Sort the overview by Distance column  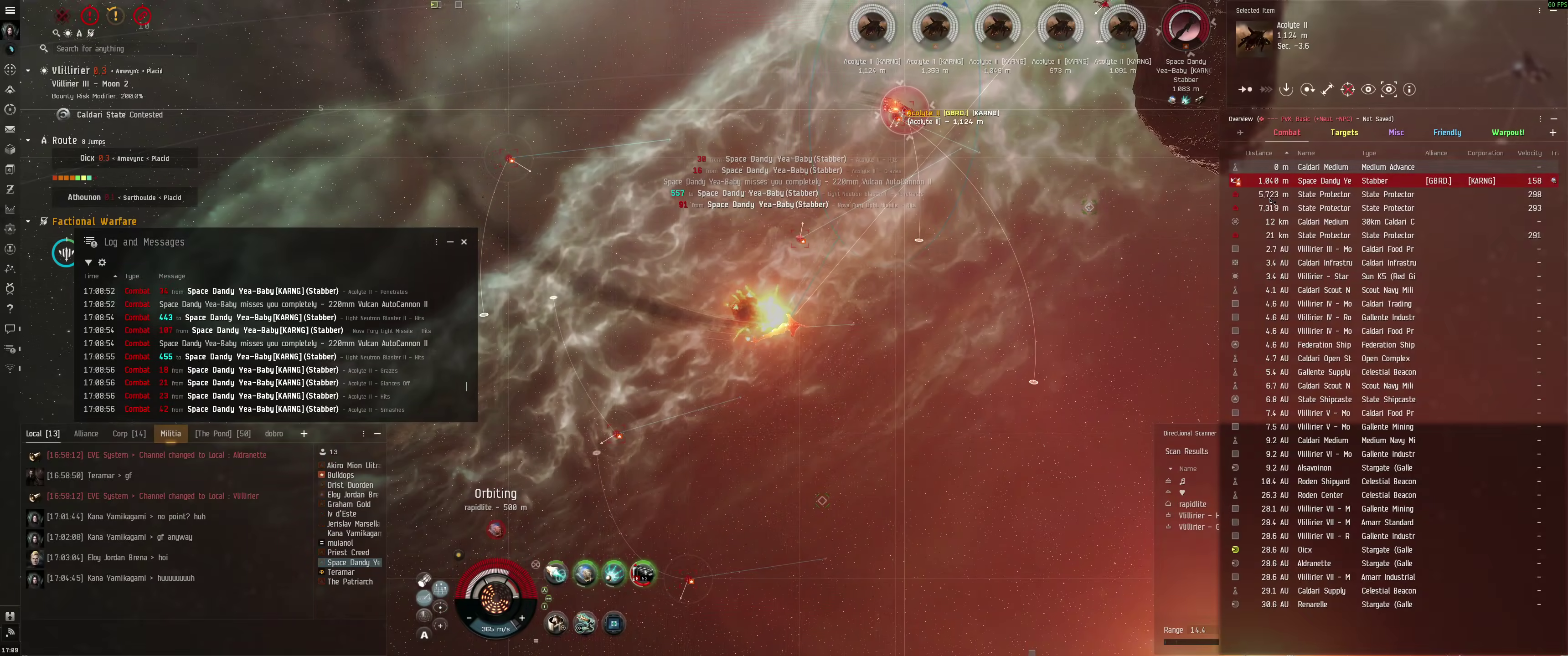(x=1259, y=153)
